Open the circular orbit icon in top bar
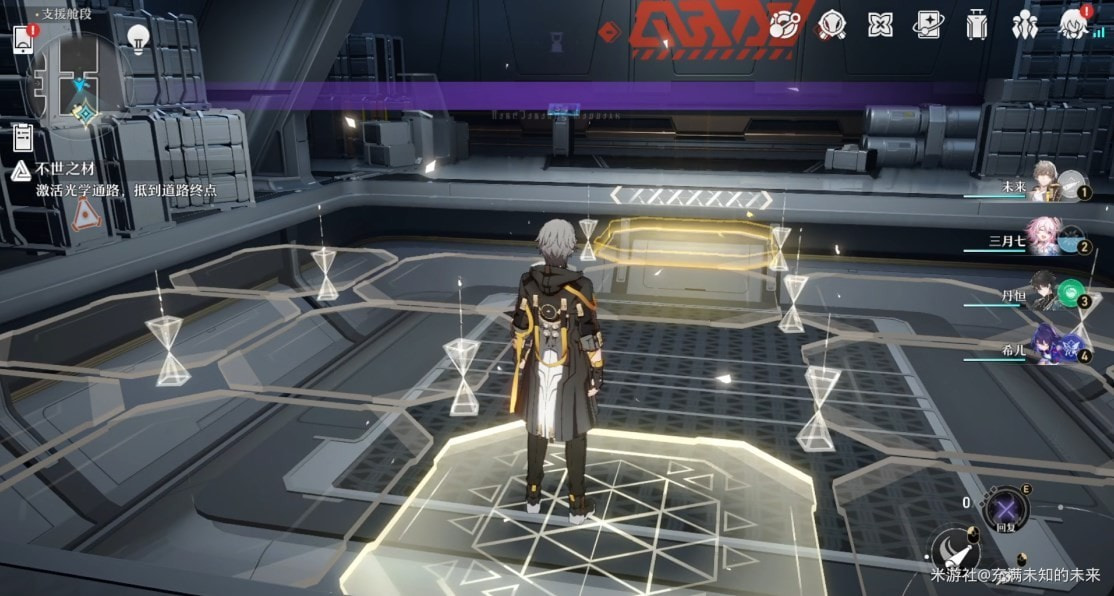Screen dimensions: 1114x596 (783, 24)
